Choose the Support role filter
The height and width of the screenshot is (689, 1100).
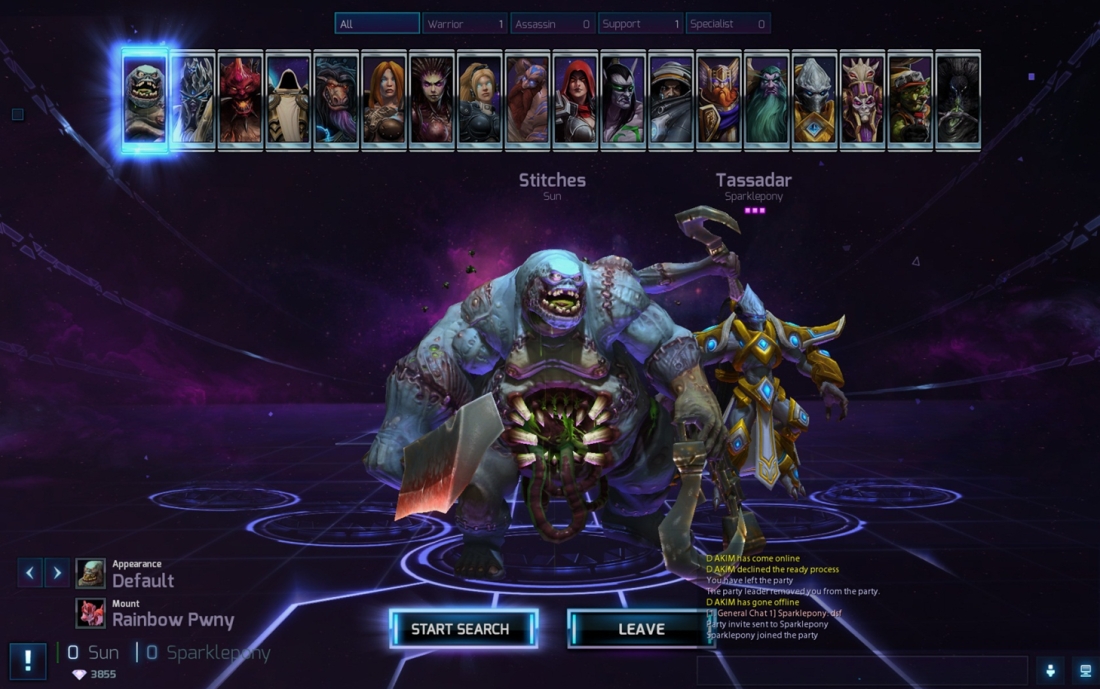pos(640,23)
